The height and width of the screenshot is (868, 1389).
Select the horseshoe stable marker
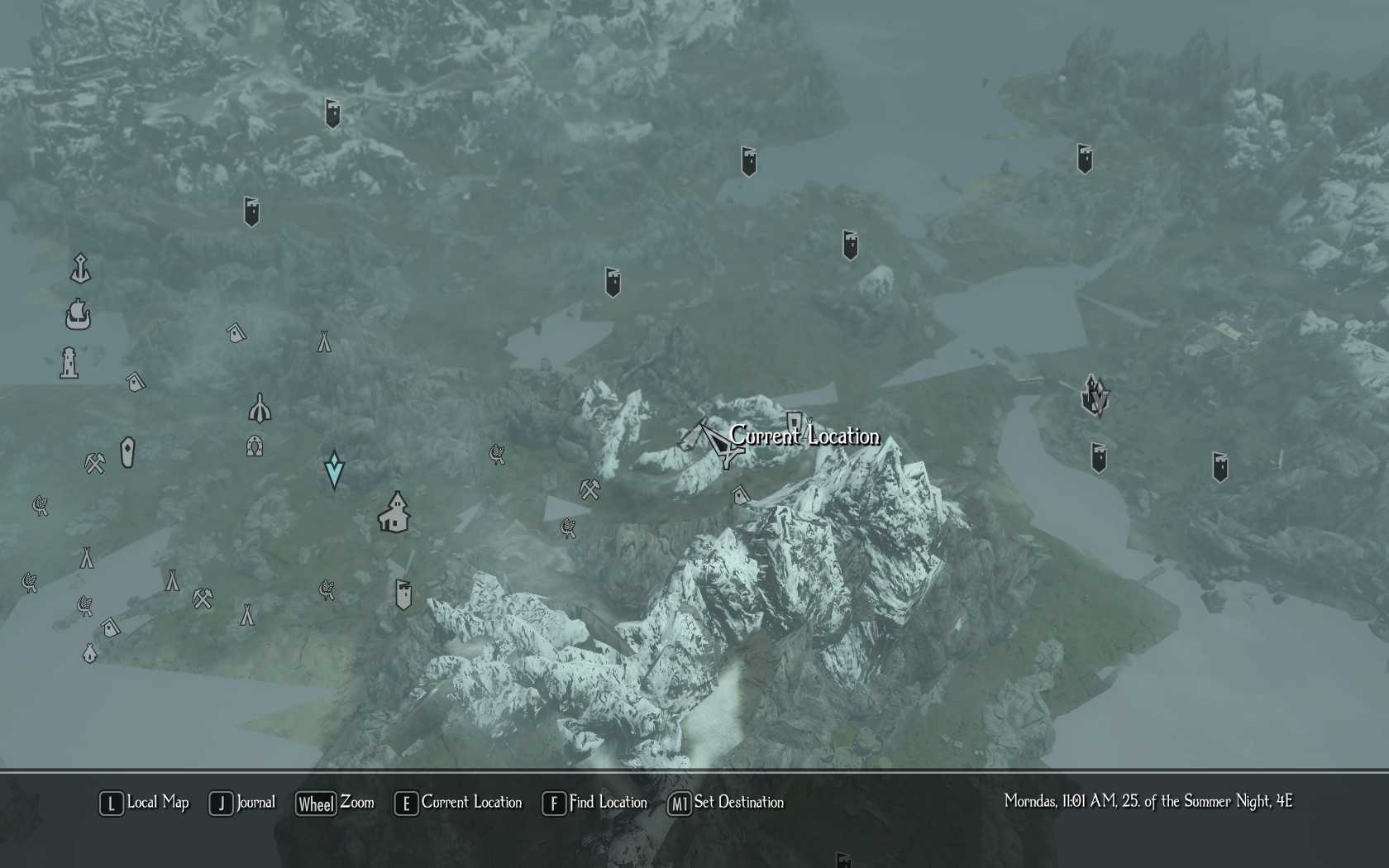[x=255, y=446]
